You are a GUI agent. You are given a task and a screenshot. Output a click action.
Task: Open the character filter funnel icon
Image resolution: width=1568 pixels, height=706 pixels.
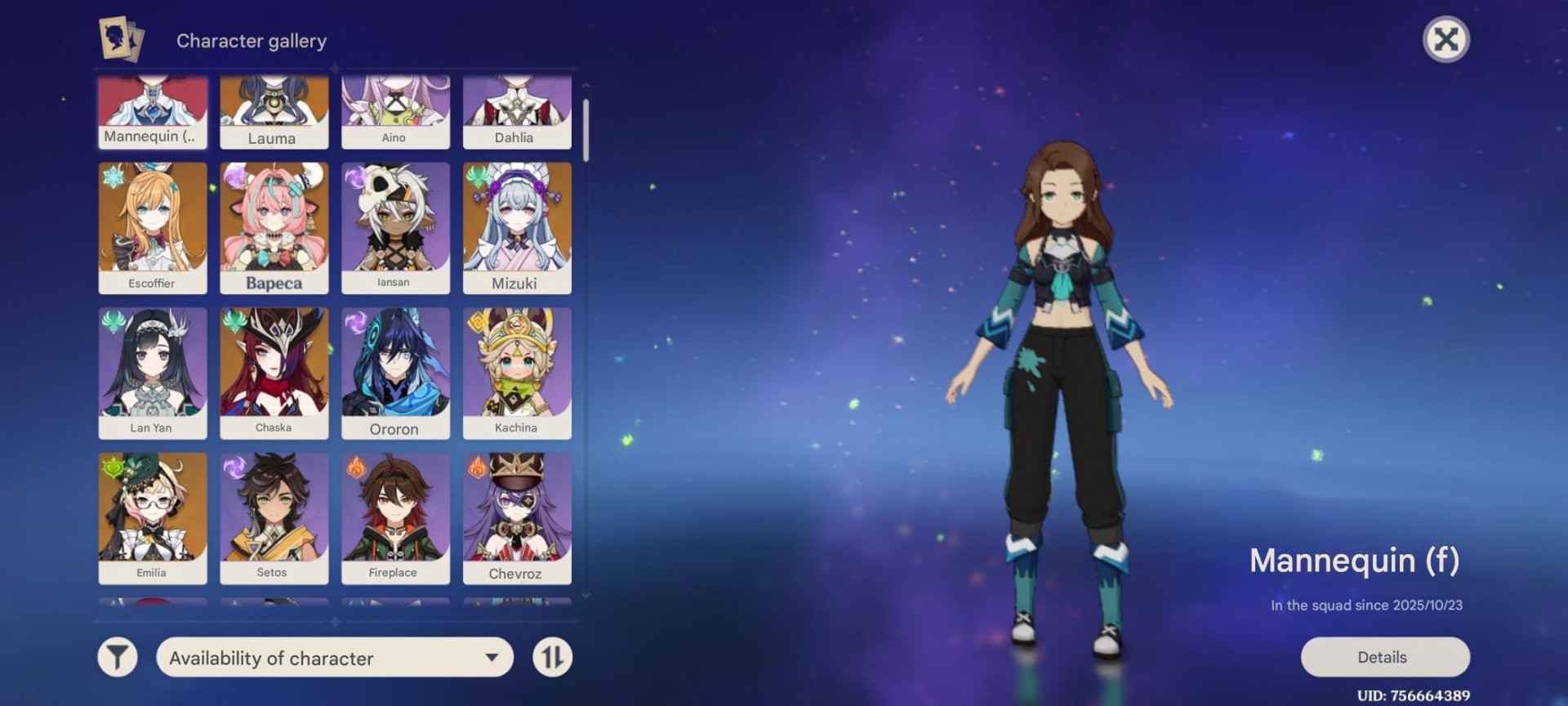(117, 656)
